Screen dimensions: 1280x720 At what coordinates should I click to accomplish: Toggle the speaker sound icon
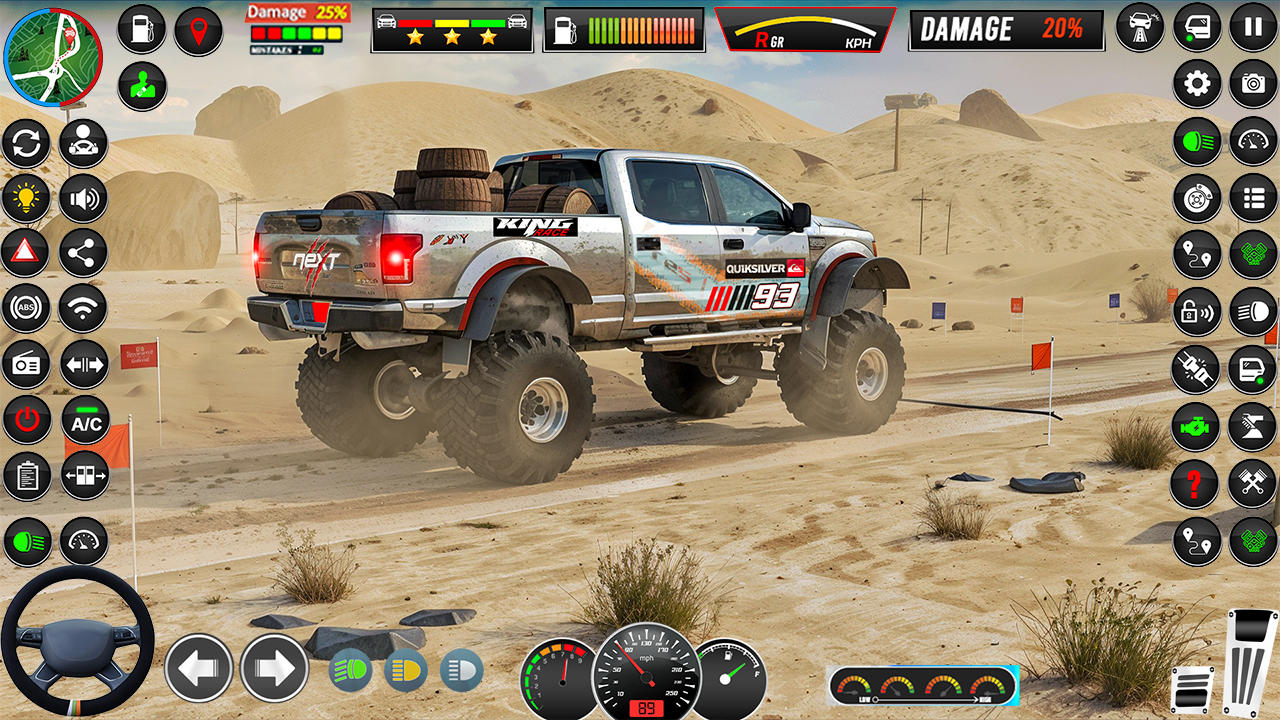pyautogui.click(x=83, y=198)
